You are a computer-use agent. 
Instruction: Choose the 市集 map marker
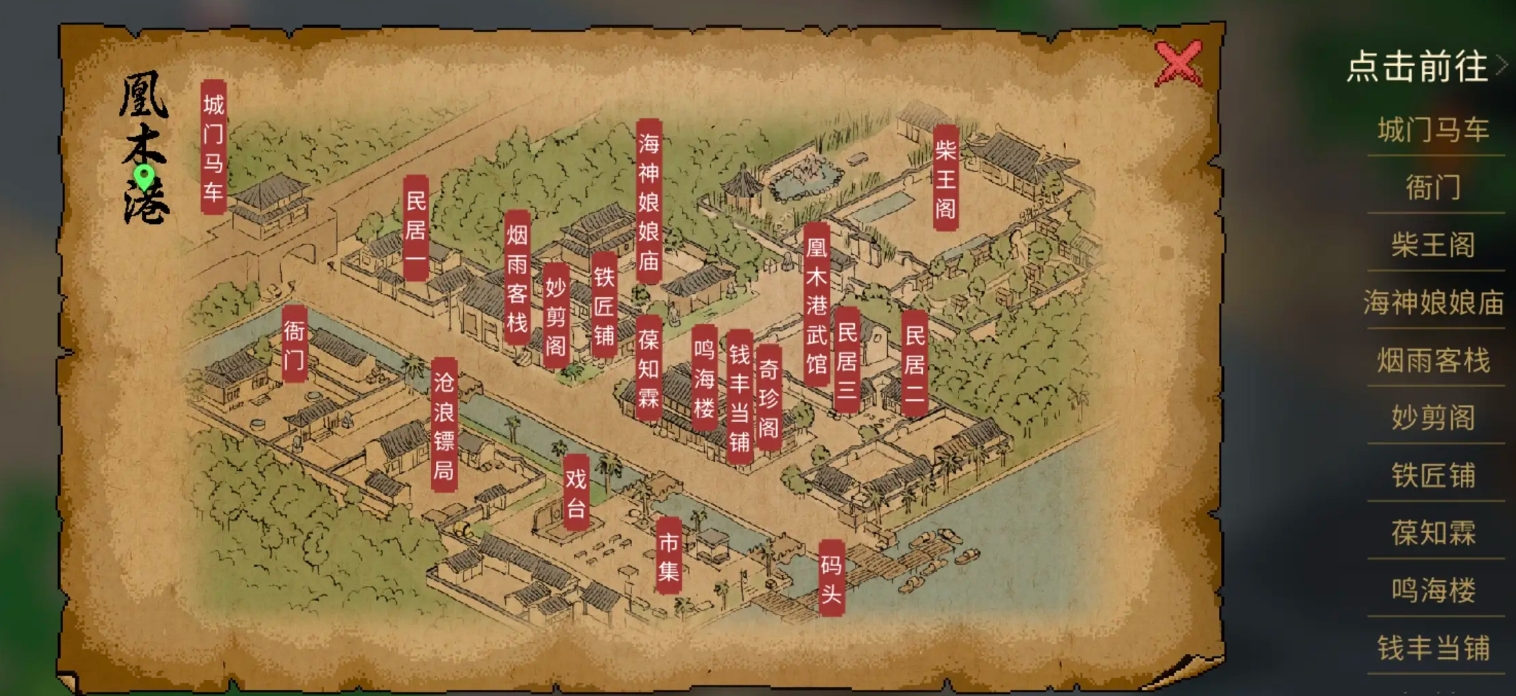pyautogui.click(x=669, y=555)
